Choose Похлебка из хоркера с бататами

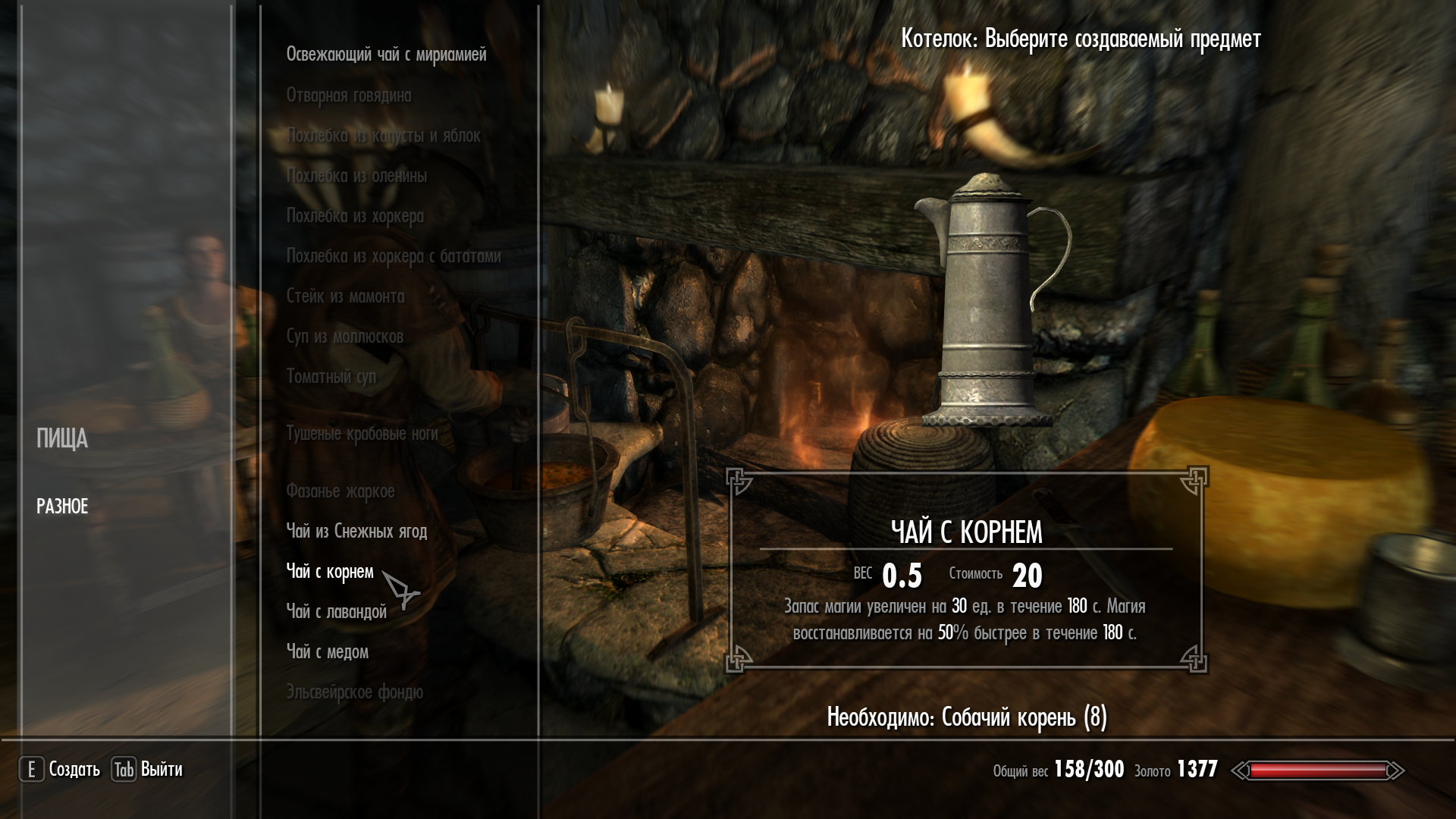click(x=394, y=256)
